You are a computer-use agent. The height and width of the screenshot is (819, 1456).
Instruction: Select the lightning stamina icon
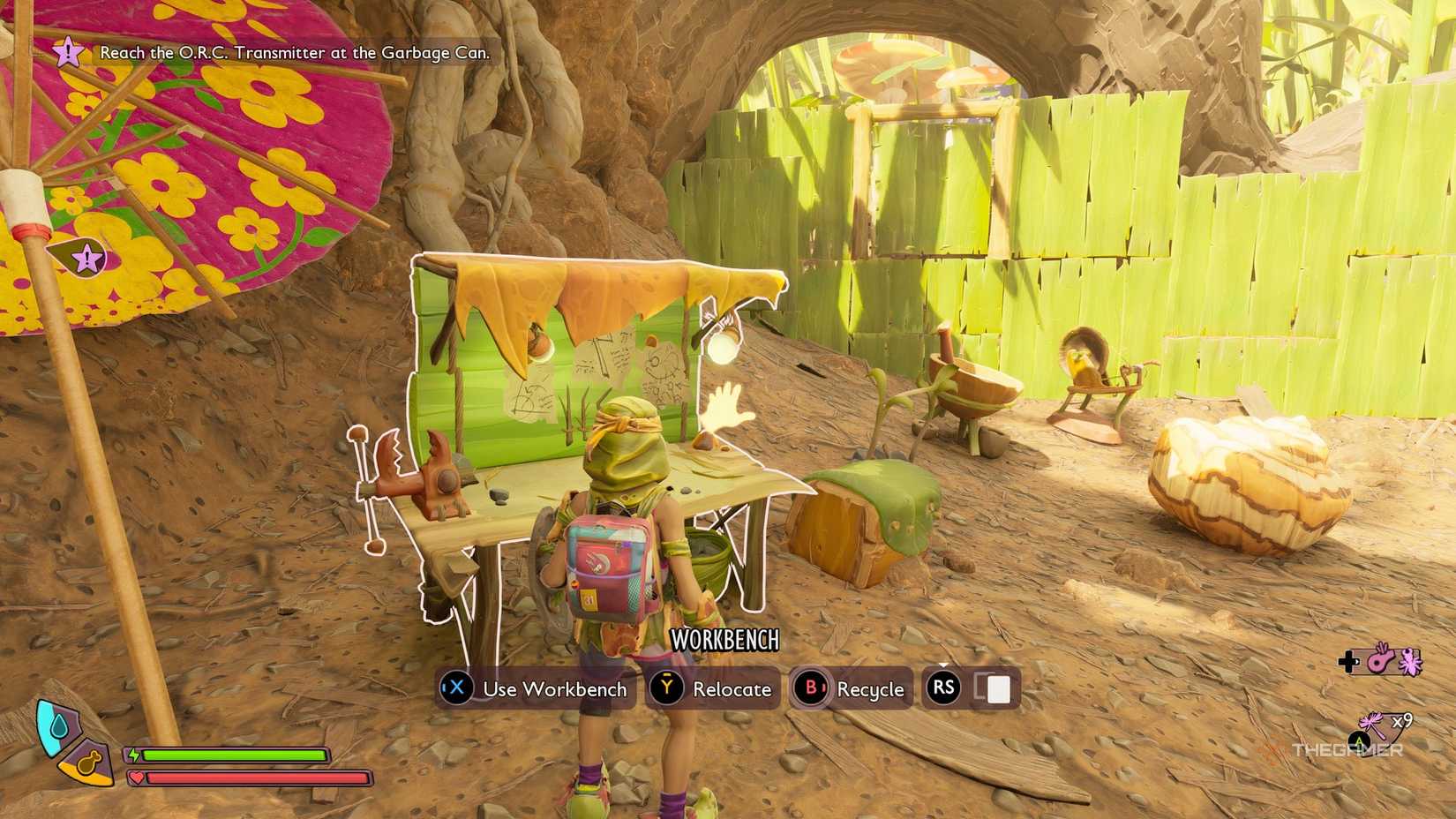pyautogui.click(x=135, y=755)
